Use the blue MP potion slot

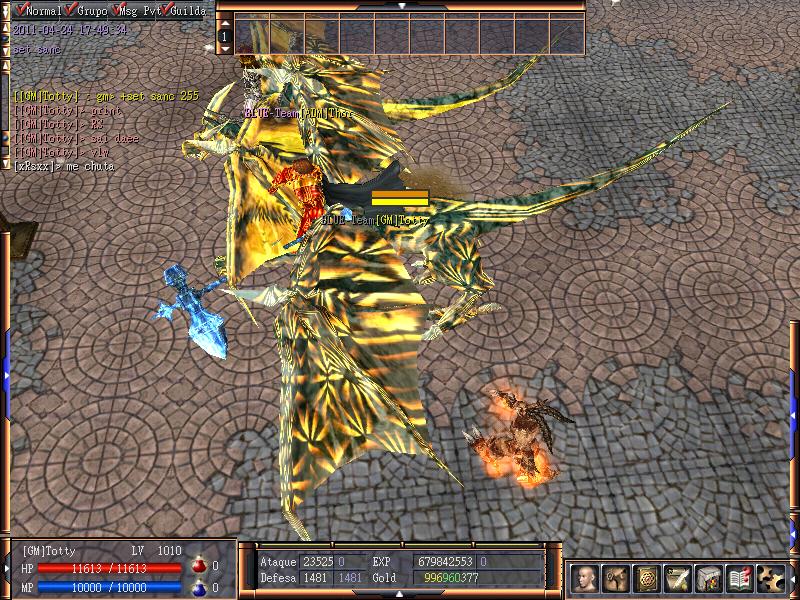199,587
